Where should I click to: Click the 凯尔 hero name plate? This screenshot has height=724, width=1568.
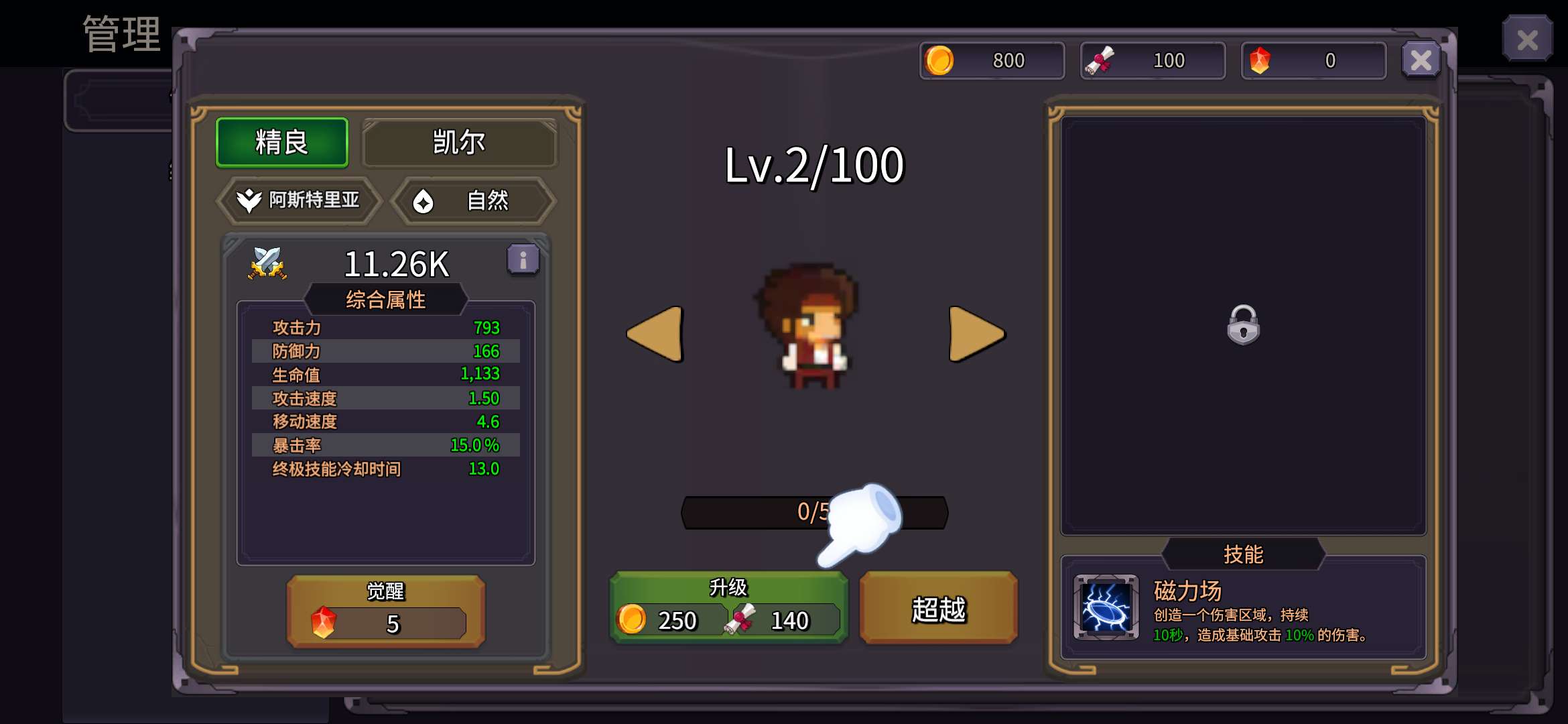pyautogui.click(x=459, y=142)
